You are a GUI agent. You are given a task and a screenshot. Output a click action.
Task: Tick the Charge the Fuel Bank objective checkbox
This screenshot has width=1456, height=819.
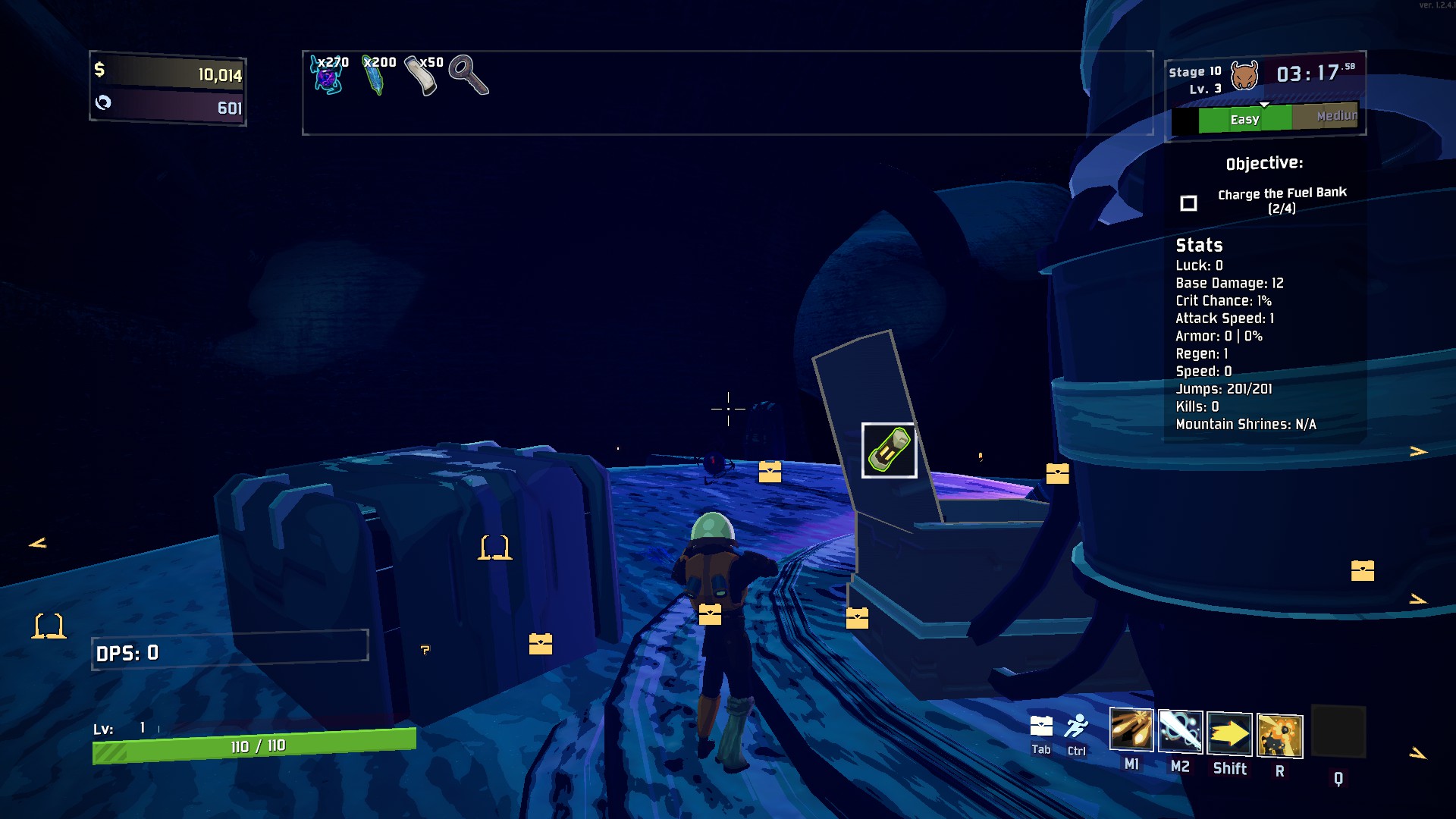pyautogui.click(x=1188, y=203)
